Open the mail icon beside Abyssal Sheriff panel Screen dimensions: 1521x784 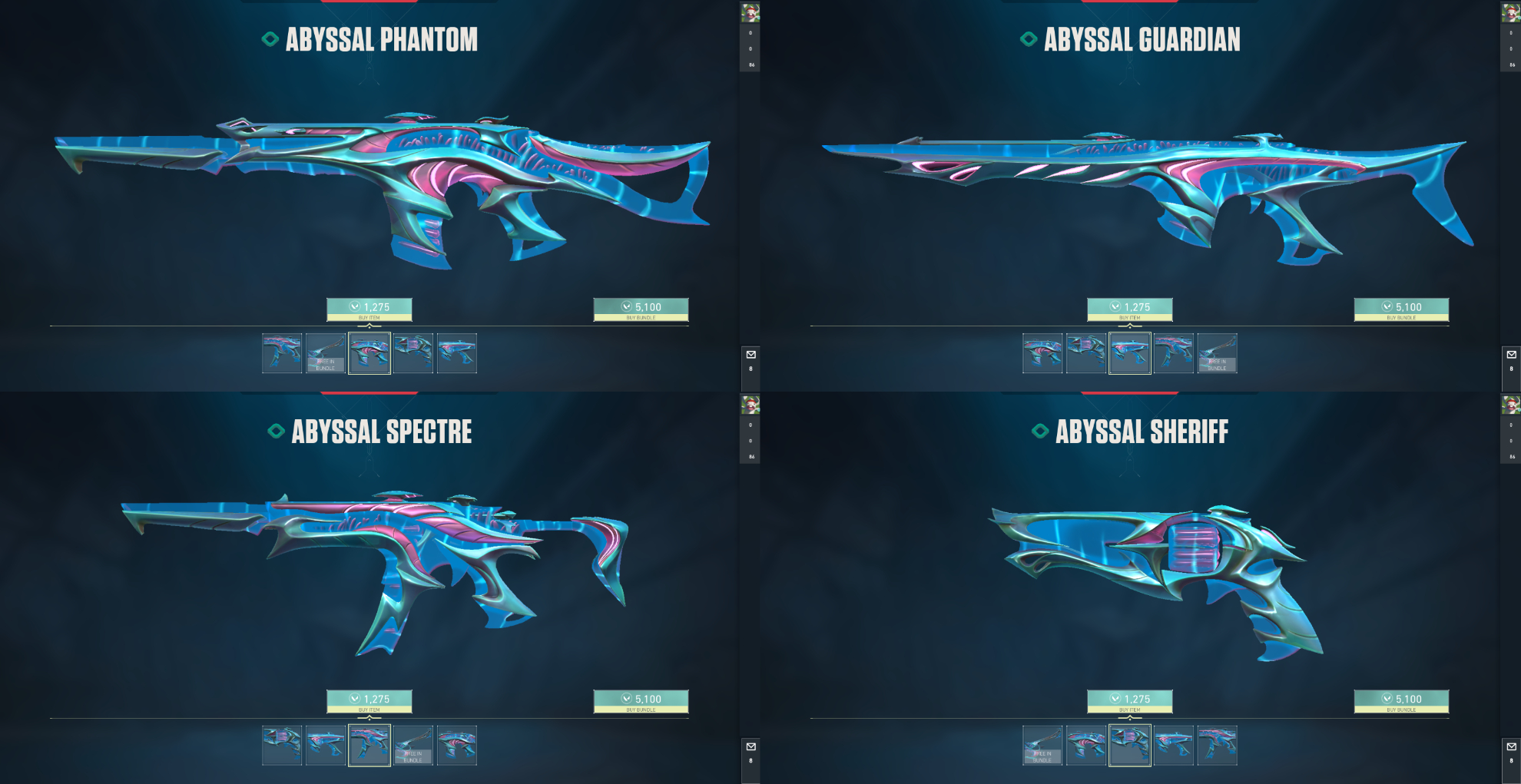click(x=1511, y=746)
